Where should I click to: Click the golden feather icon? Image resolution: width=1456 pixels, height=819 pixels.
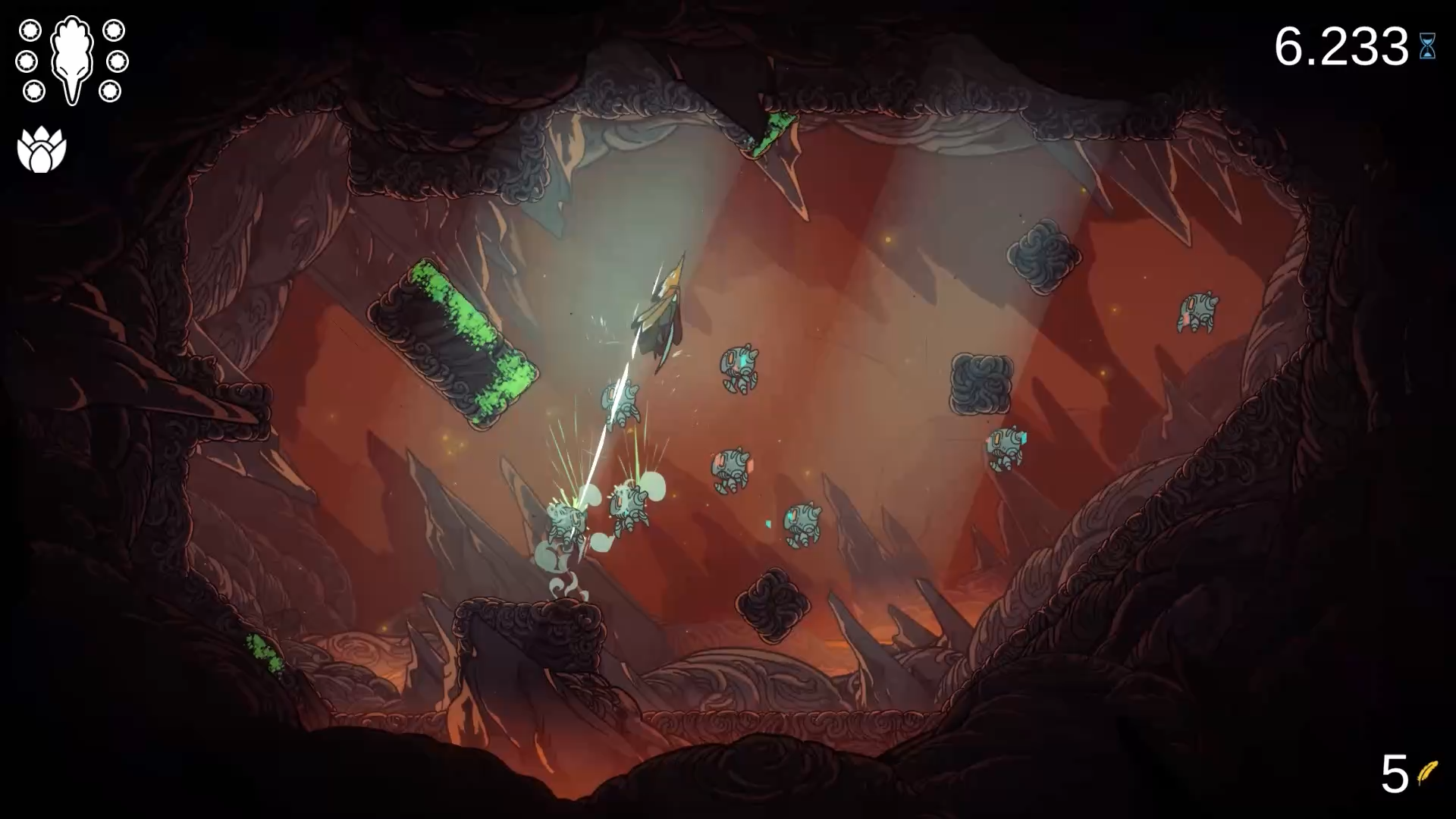1428,773
